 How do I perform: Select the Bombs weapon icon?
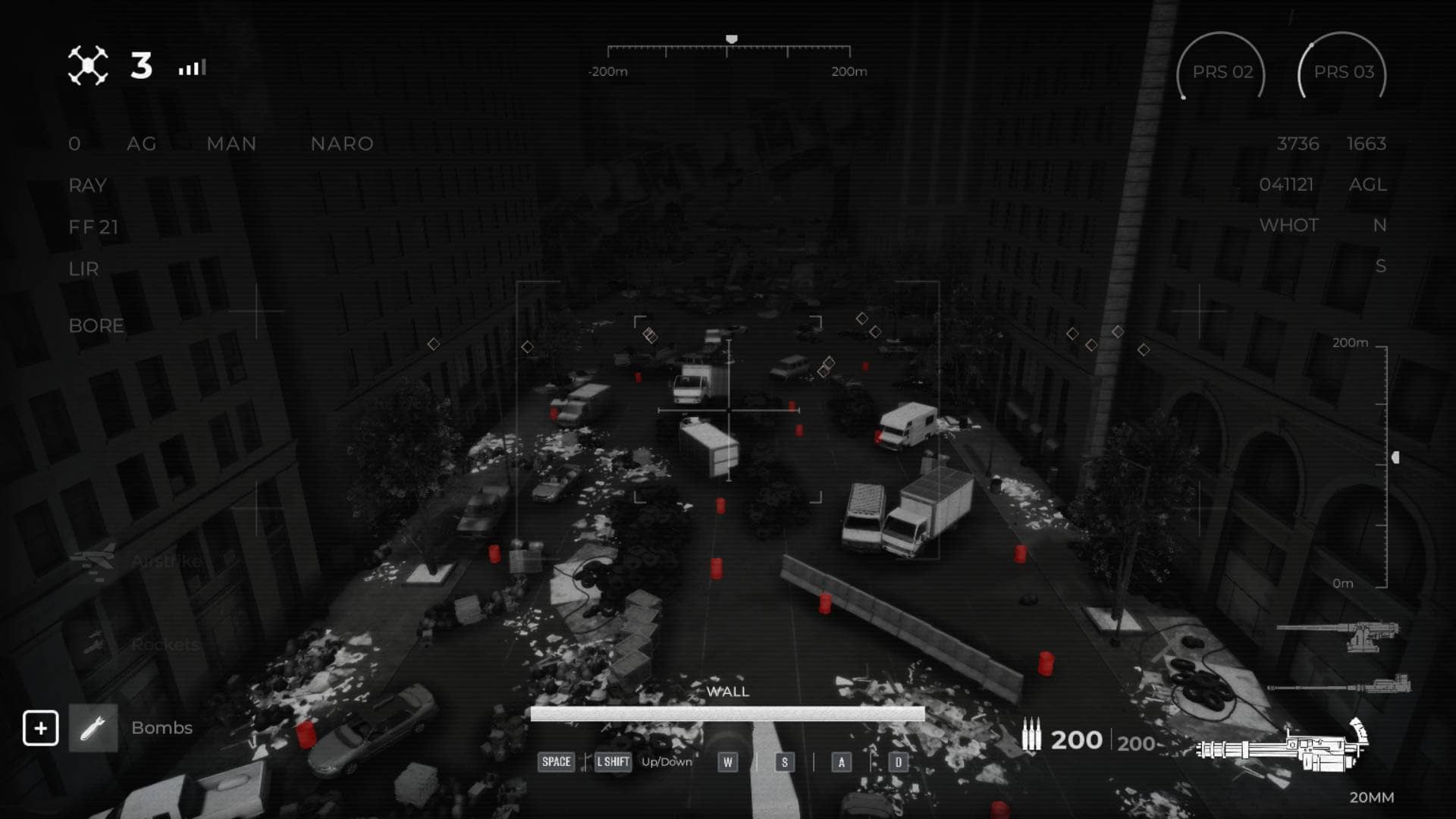click(x=93, y=728)
